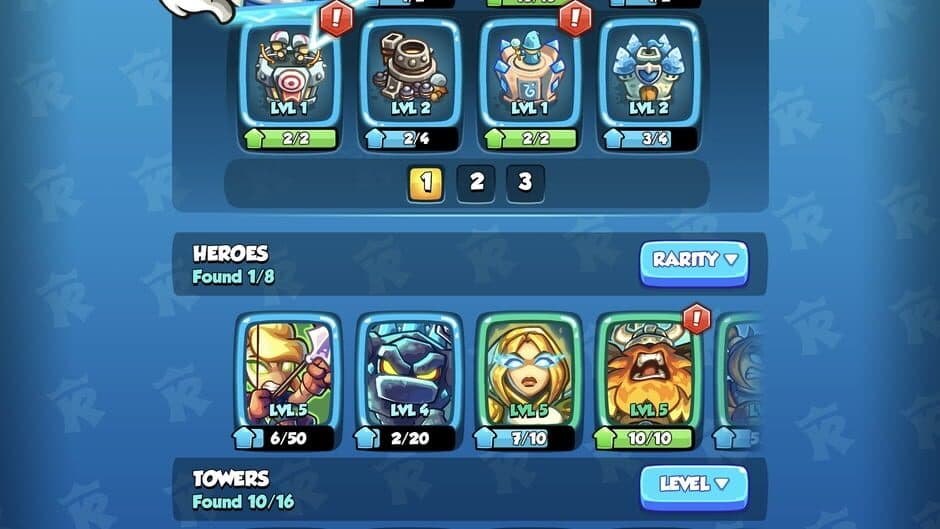Switch to page 2

[x=476, y=182]
